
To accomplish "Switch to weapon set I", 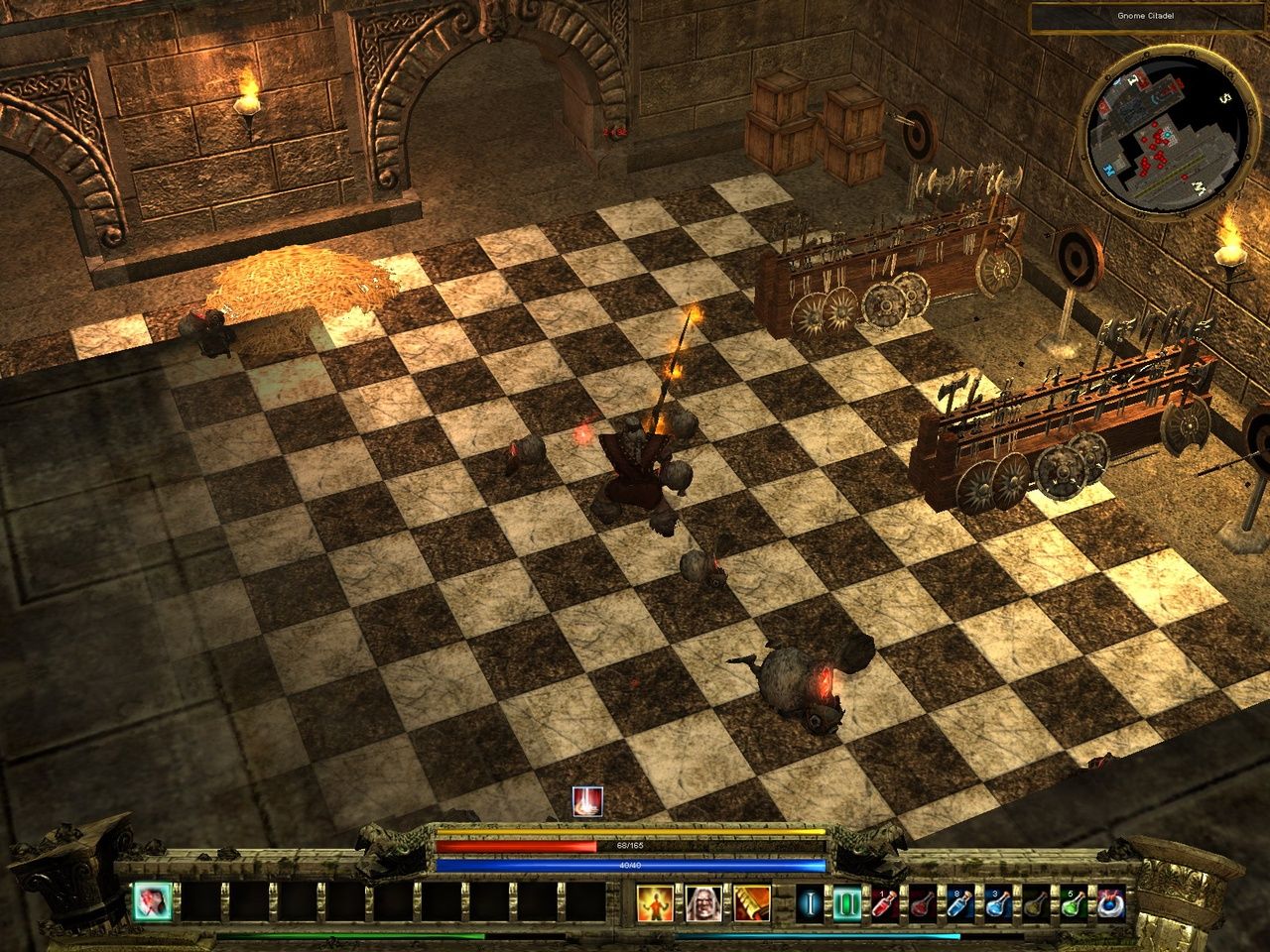I will pyautogui.click(x=812, y=901).
